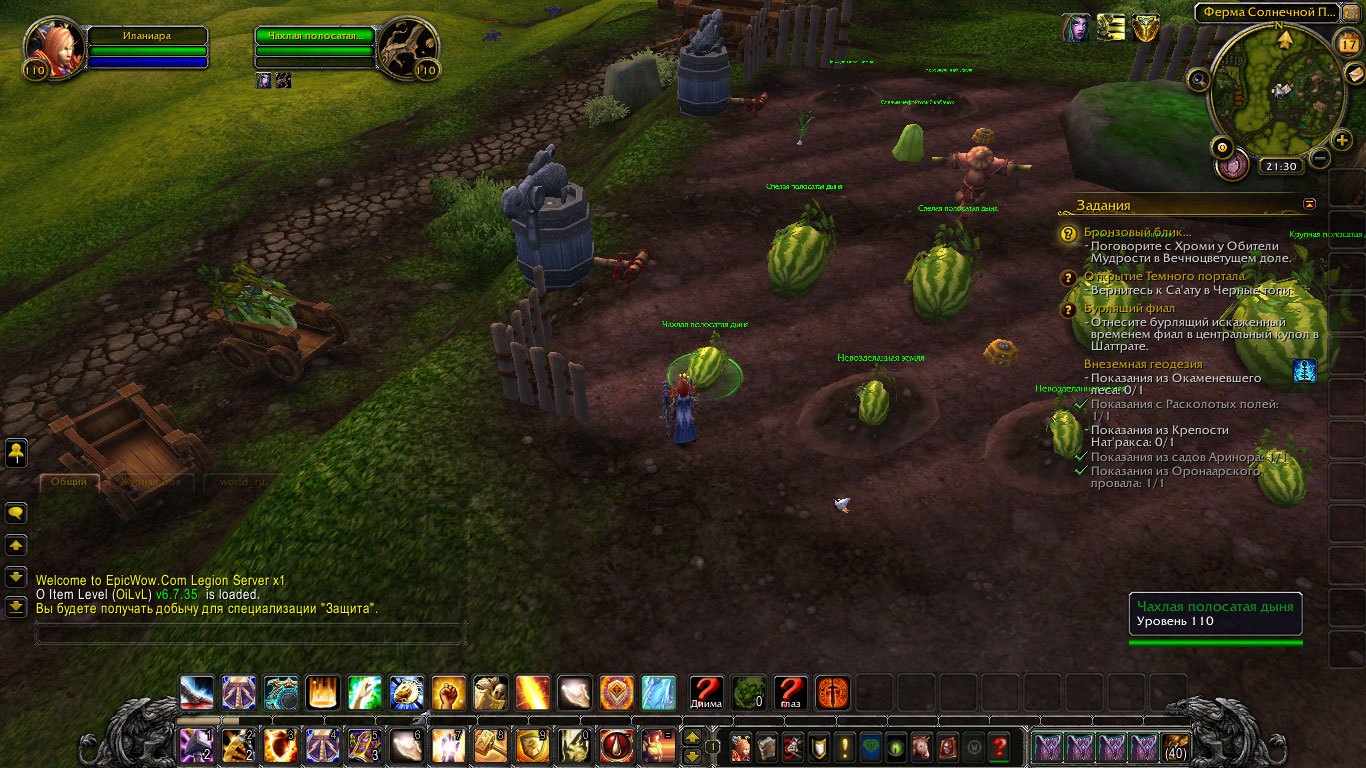Collapse the Задания quest tracker

pyautogui.click(x=1310, y=204)
